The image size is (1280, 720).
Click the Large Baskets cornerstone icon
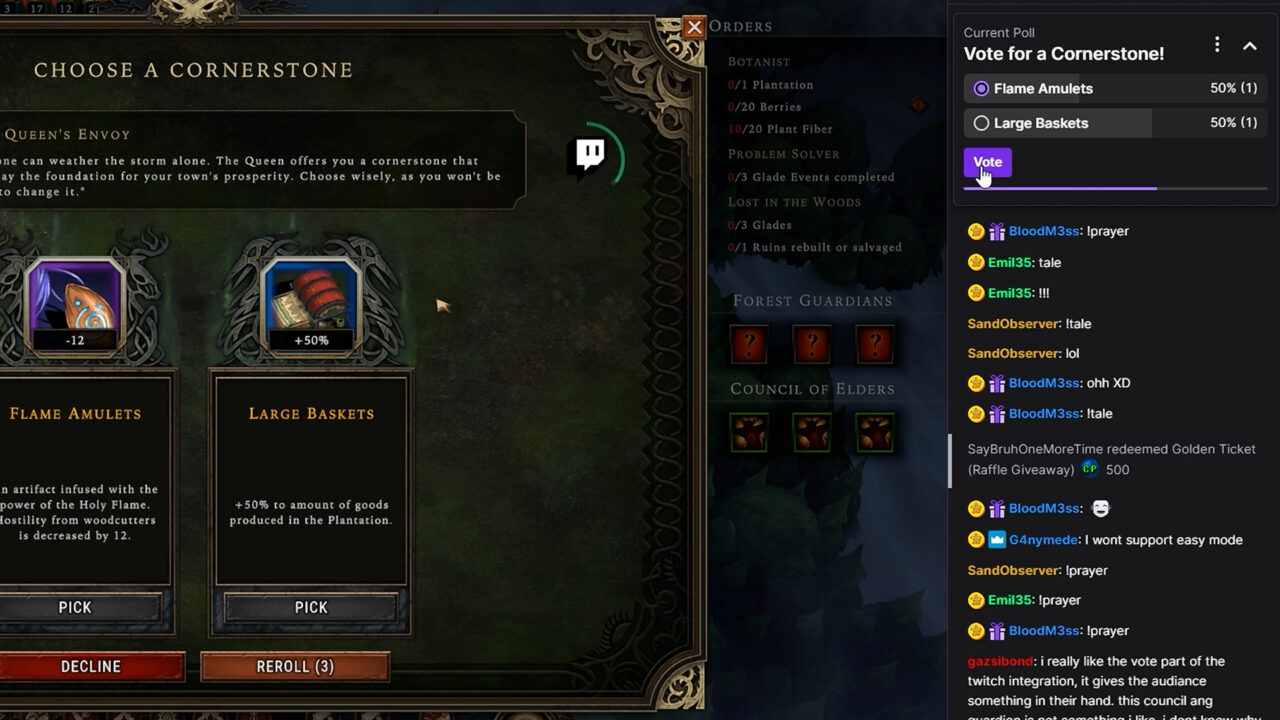click(x=310, y=305)
